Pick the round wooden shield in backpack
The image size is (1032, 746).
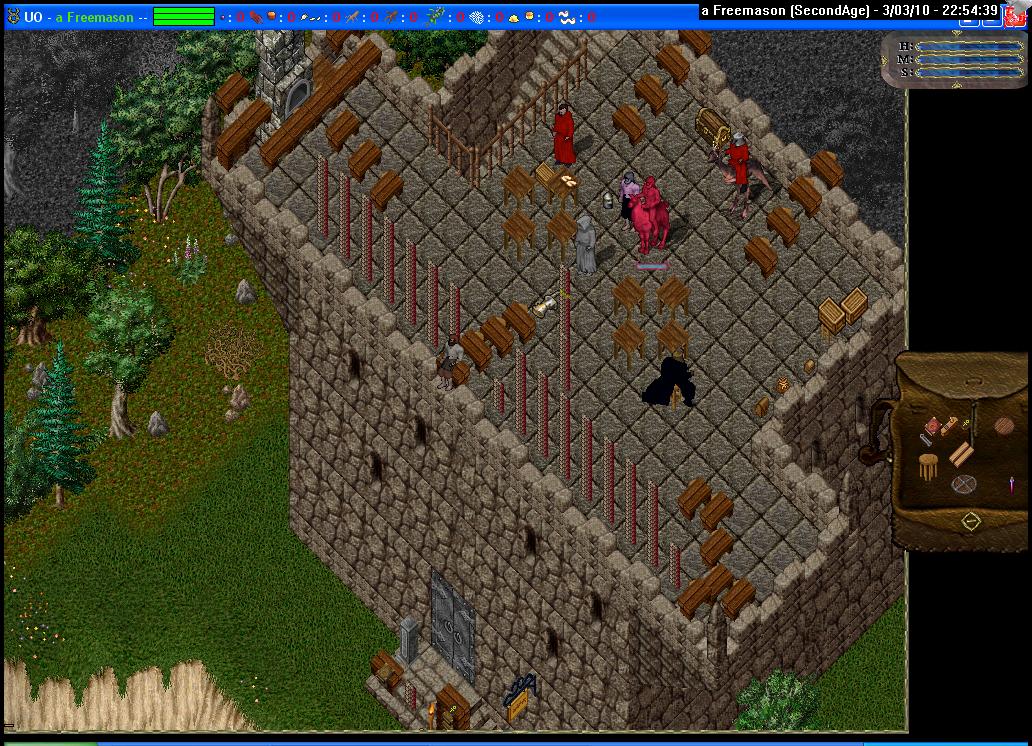(1003, 427)
